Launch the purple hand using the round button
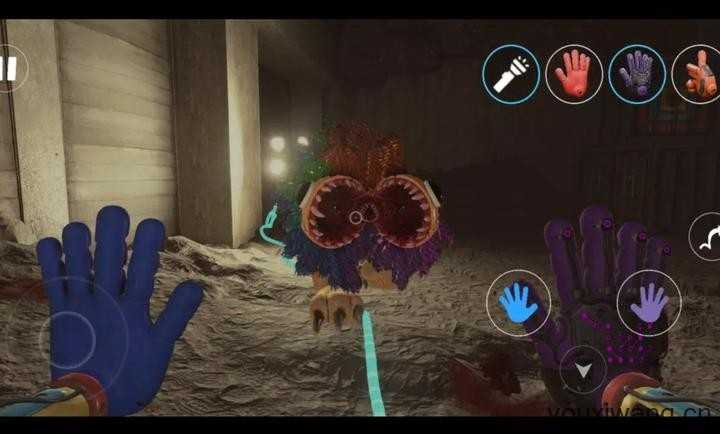The width and height of the screenshot is (720, 434). point(649,302)
